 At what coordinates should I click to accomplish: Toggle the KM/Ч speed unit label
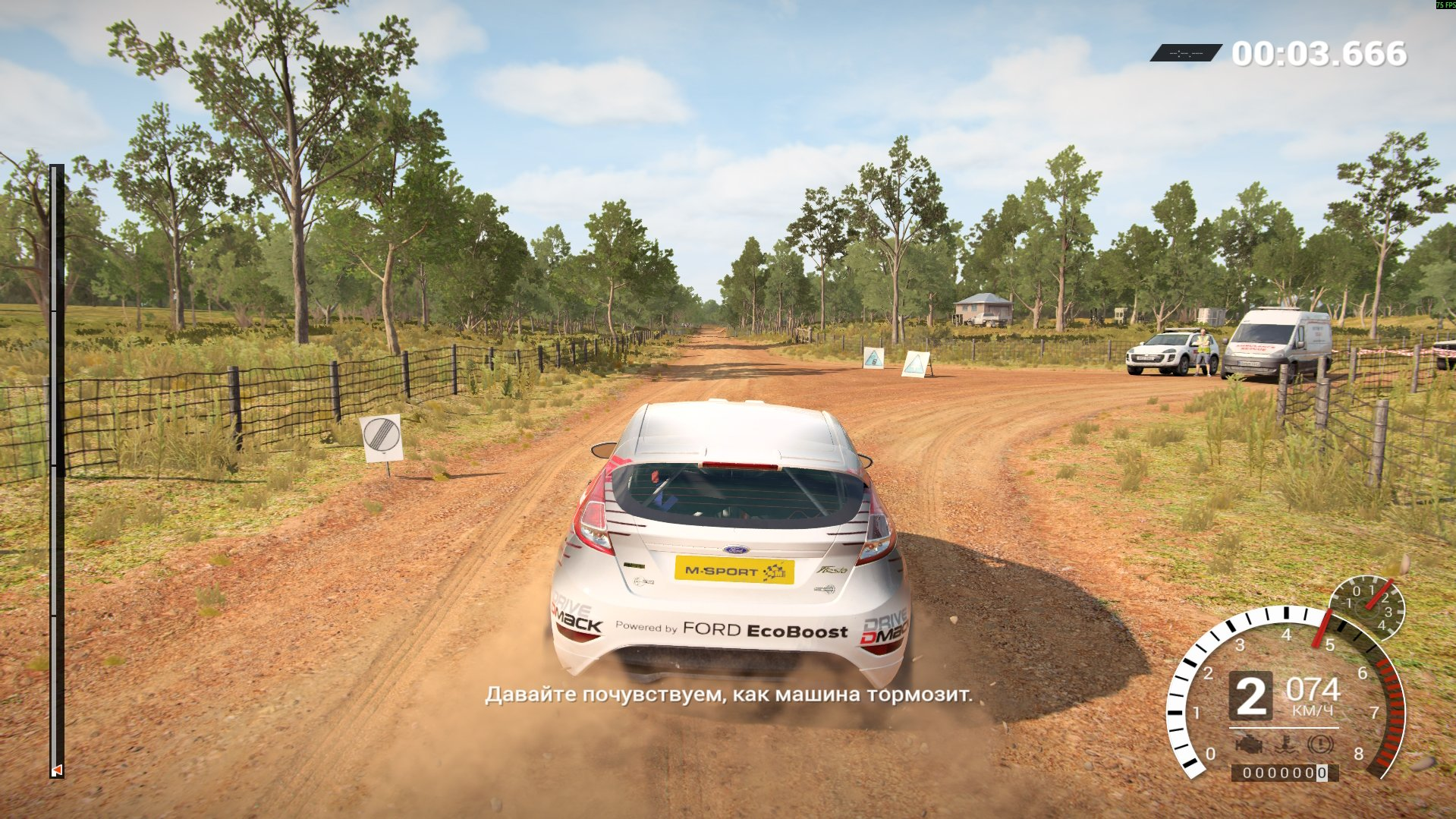coord(1313,709)
